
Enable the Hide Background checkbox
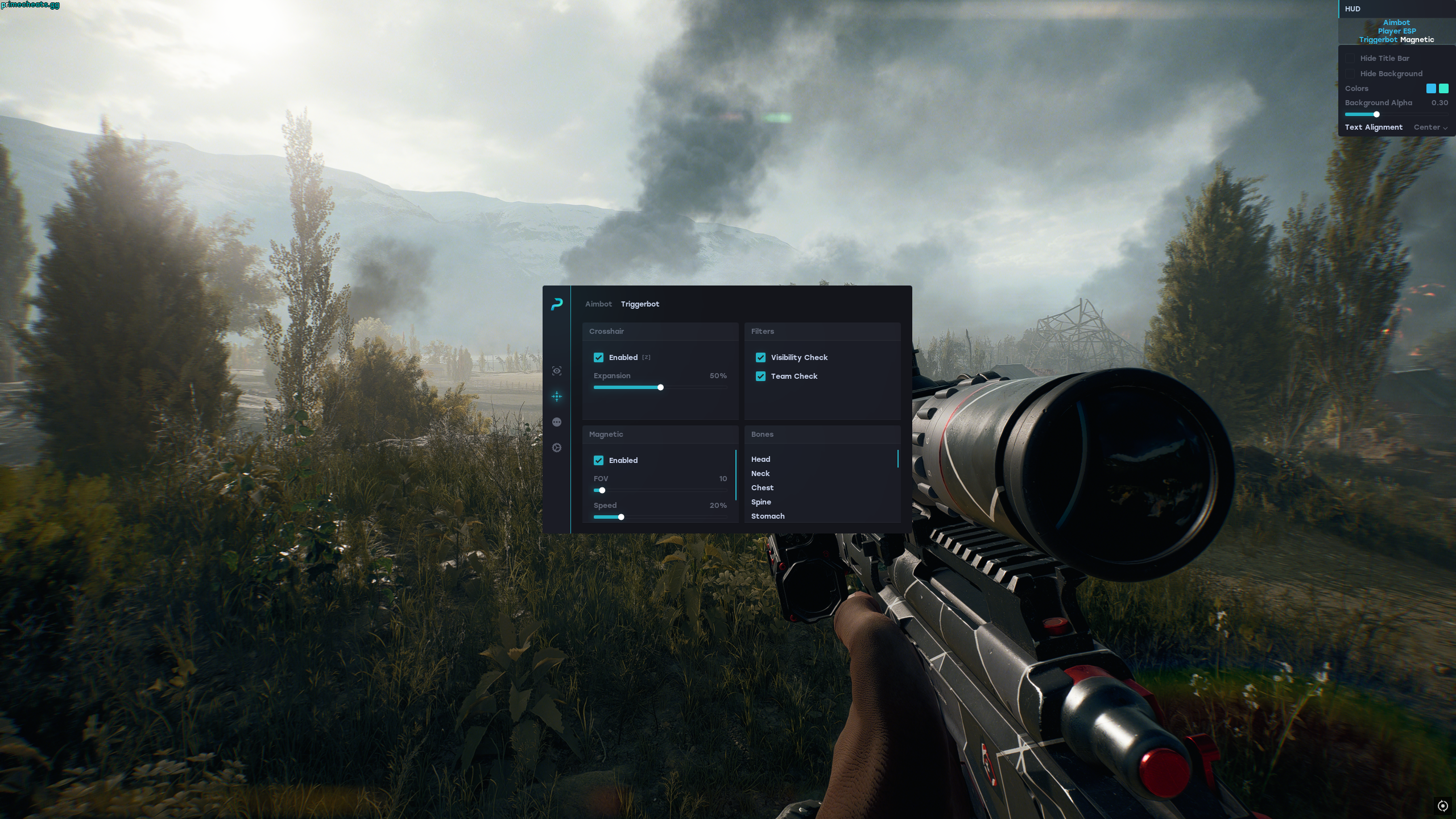(1350, 73)
